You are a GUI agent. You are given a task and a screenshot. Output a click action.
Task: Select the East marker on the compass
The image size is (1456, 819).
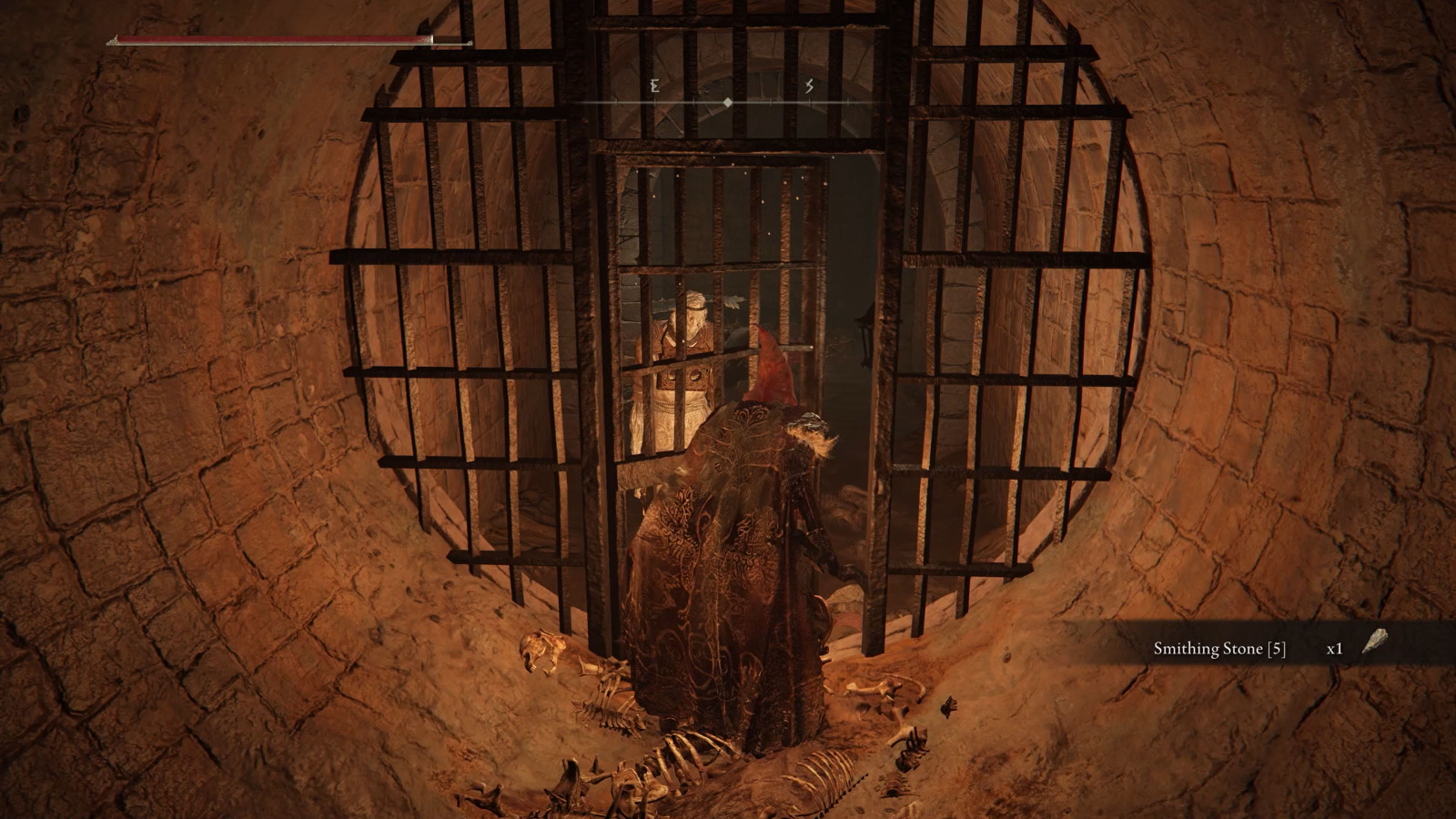(x=654, y=86)
